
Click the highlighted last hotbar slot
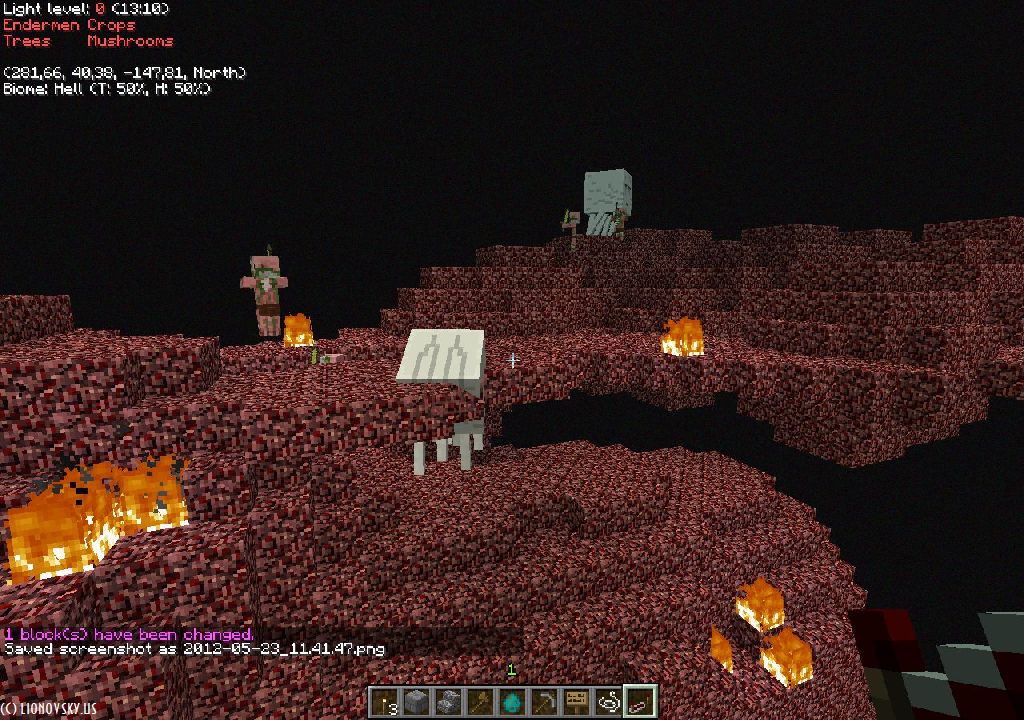[640, 702]
